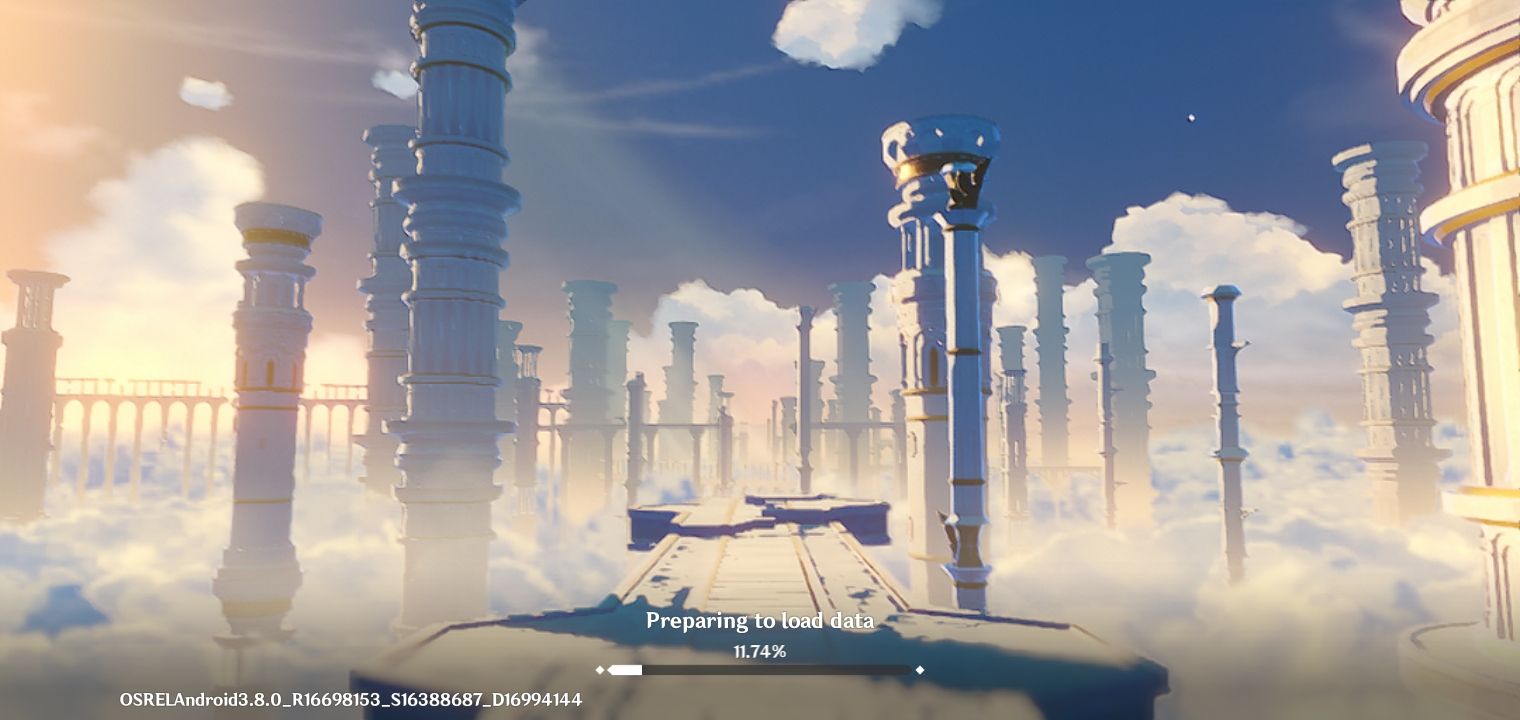Screen dimensions: 1520x720
Task: Click the right diamond marker on the progress bar
Action: (x=919, y=670)
